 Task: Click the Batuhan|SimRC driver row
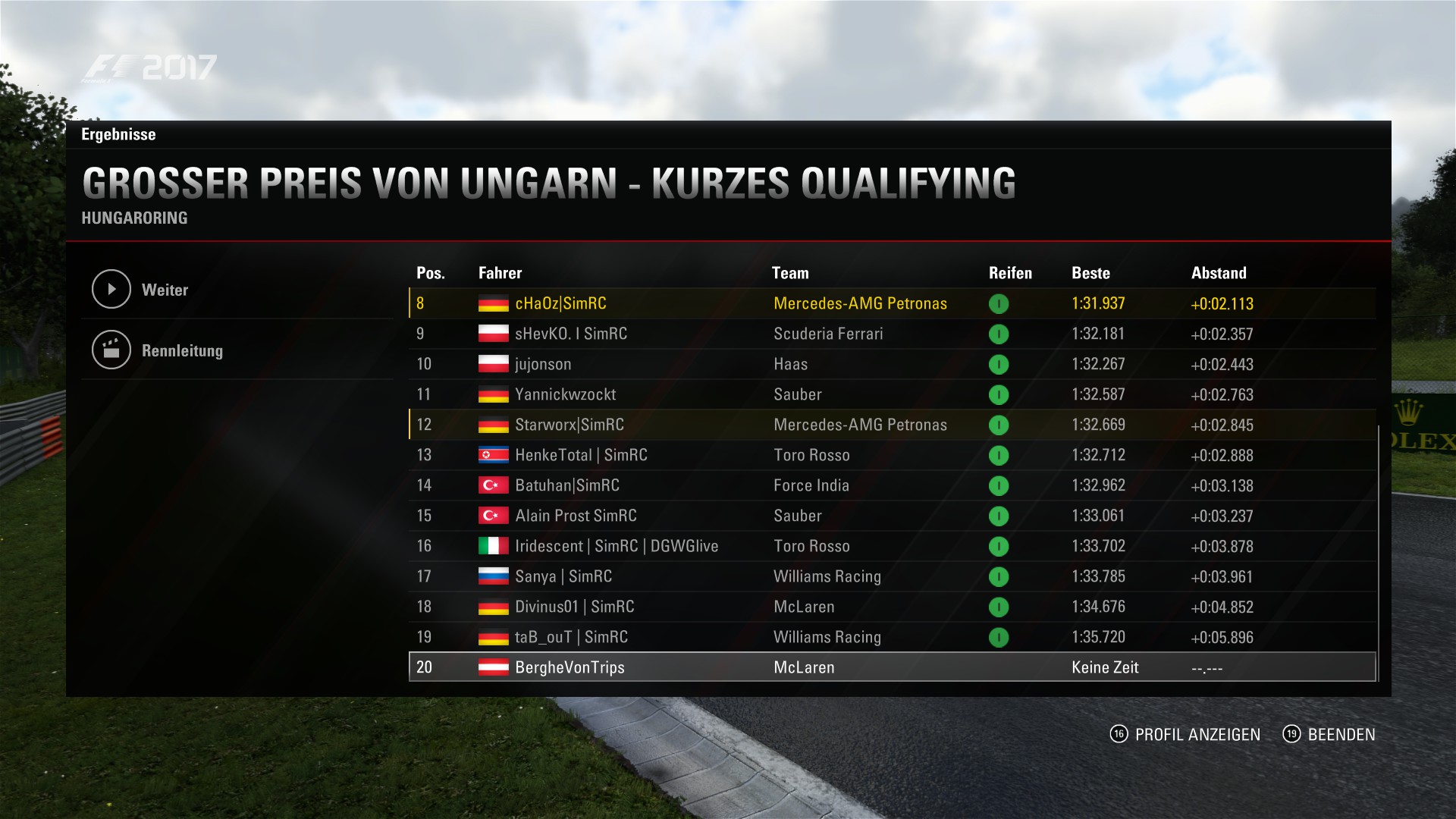coord(566,485)
